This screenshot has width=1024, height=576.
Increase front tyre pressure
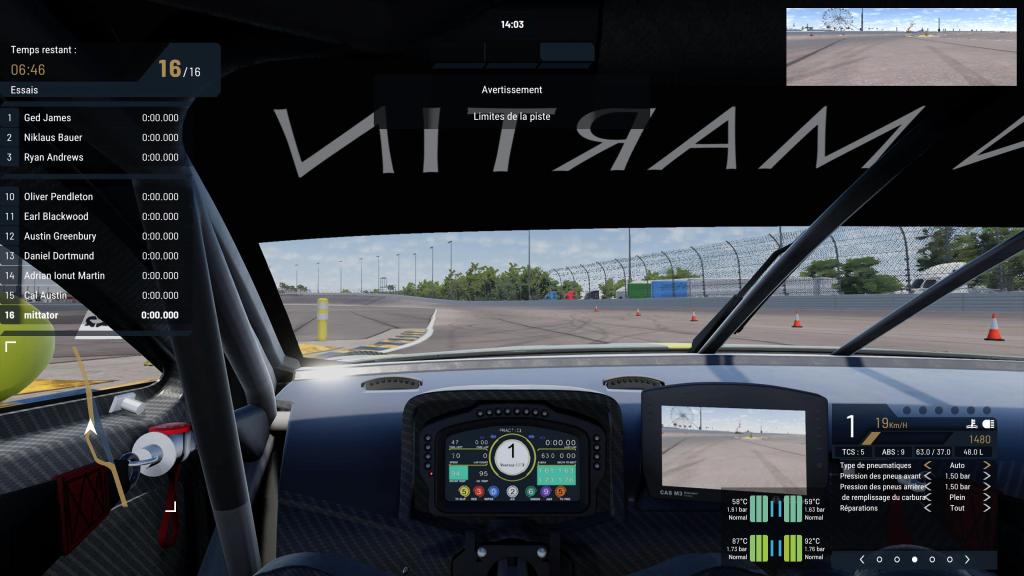coord(987,476)
